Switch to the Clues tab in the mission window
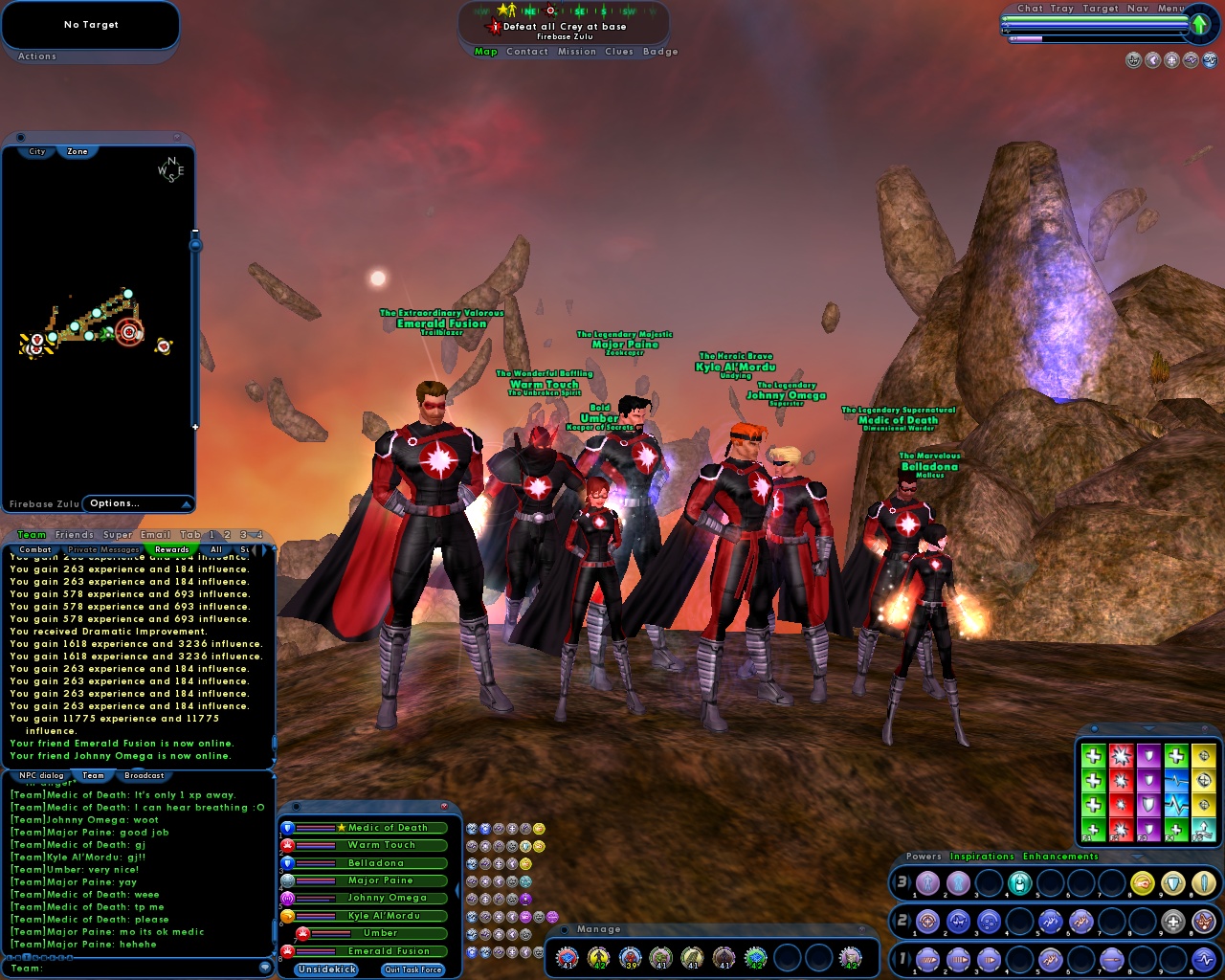The width and height of the screenshot is (1225, 980). (x=619, y=52)
